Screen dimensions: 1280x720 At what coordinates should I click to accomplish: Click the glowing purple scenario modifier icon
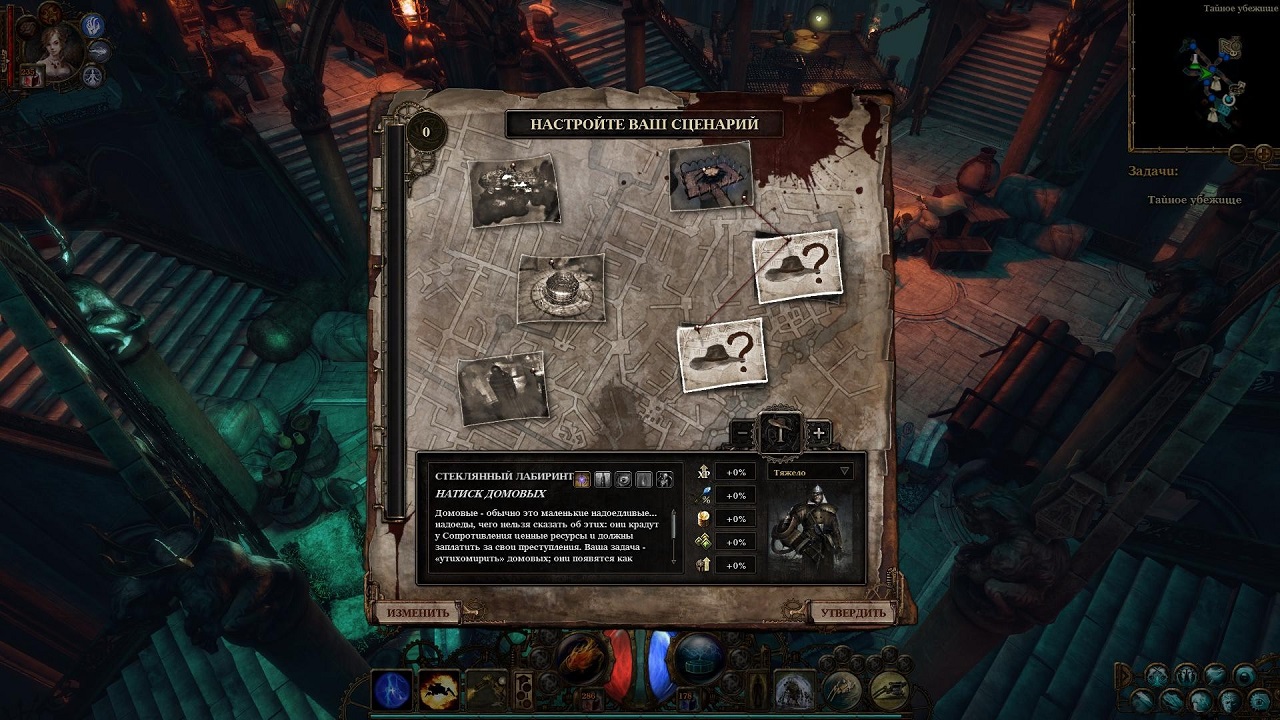pos(582,480)
